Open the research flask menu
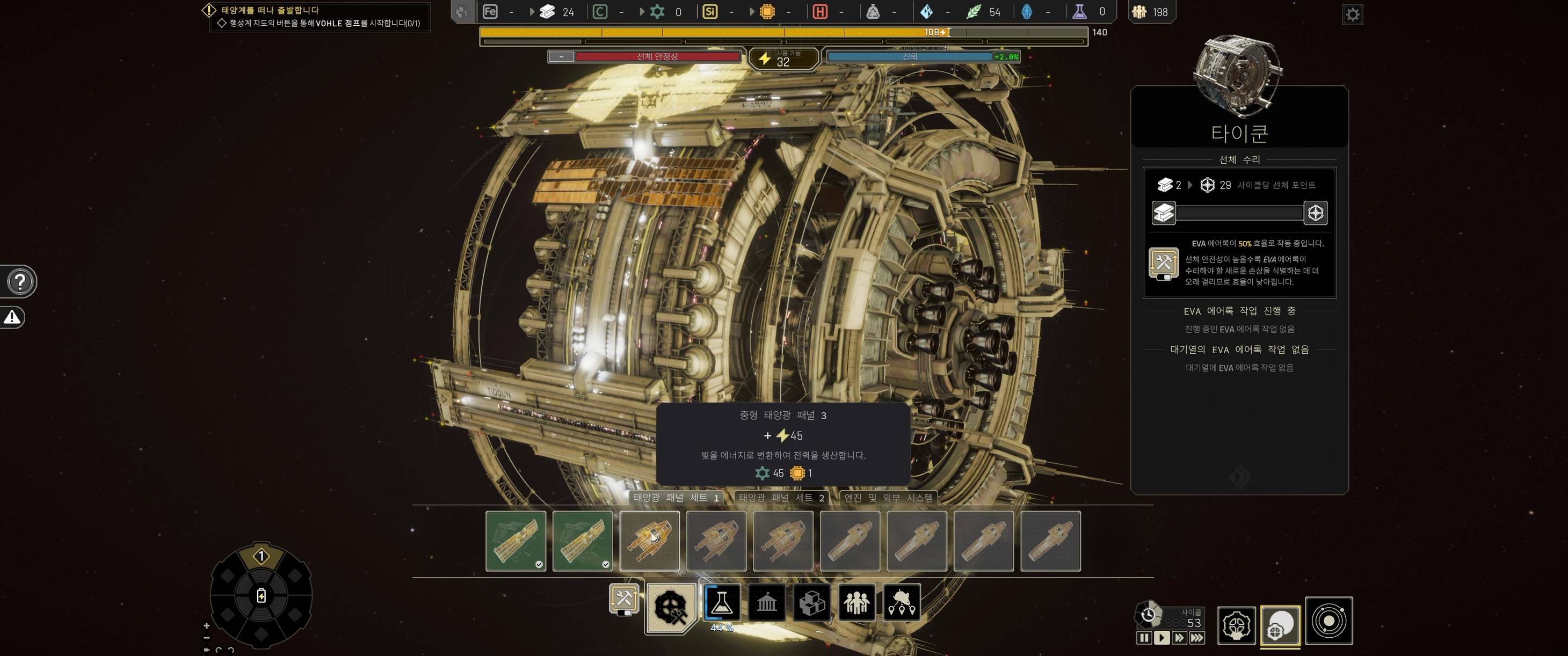 click(x=721, y=602)
